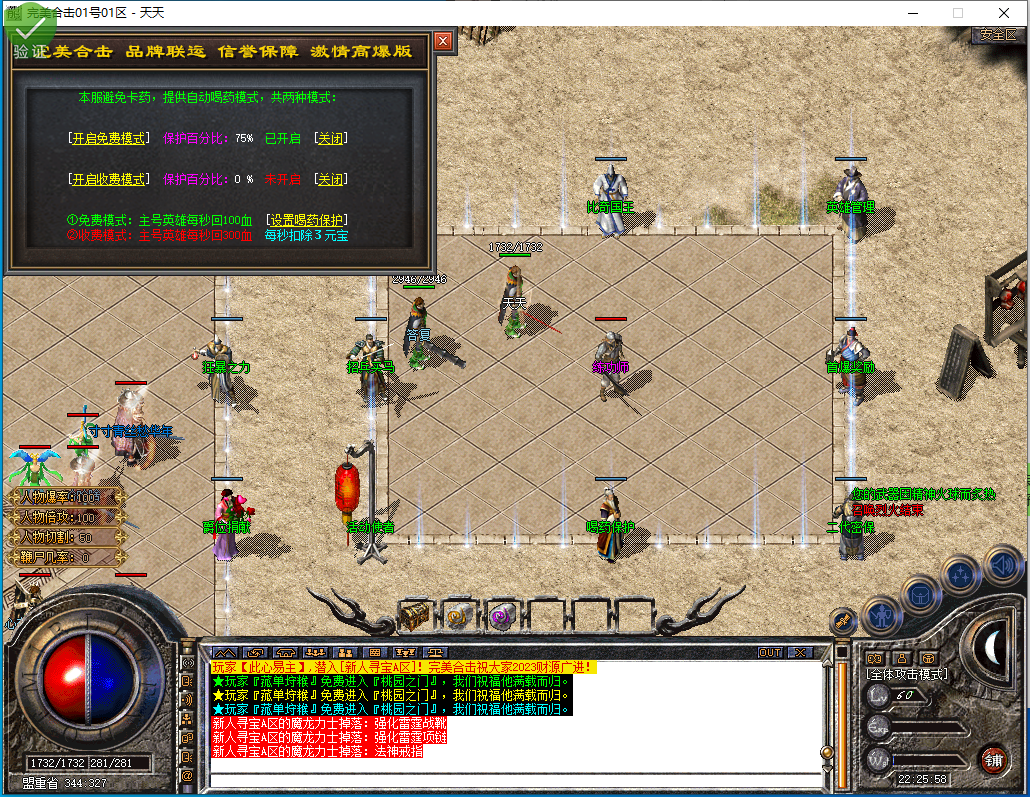The width and height of the screenshot is (1030, 797).
Task: Click 关闭 on the free mode row
Action: tap(331, 138)
